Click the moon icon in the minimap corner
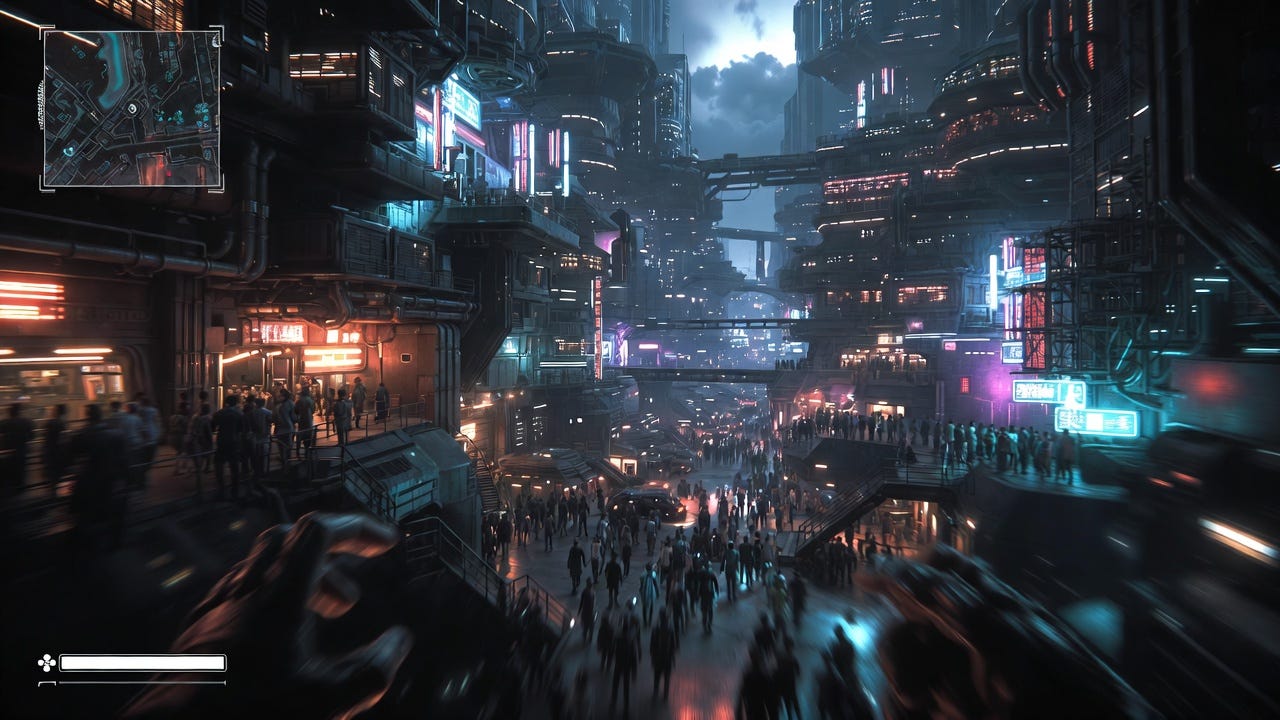The height and width of the screenshot is (720, 1280). tap(215, 39)
